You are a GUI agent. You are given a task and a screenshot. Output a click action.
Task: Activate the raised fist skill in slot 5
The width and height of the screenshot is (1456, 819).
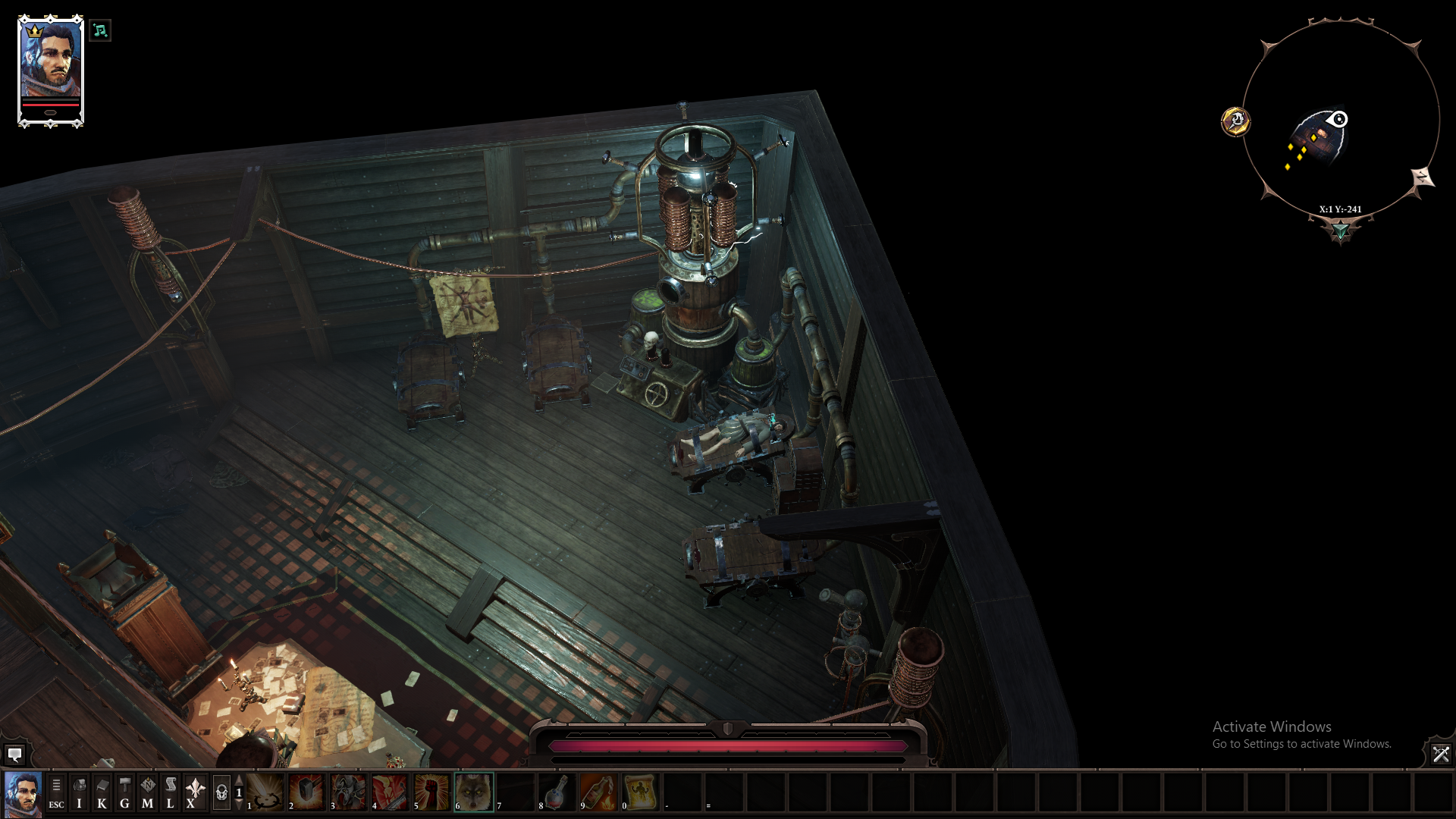432,792
